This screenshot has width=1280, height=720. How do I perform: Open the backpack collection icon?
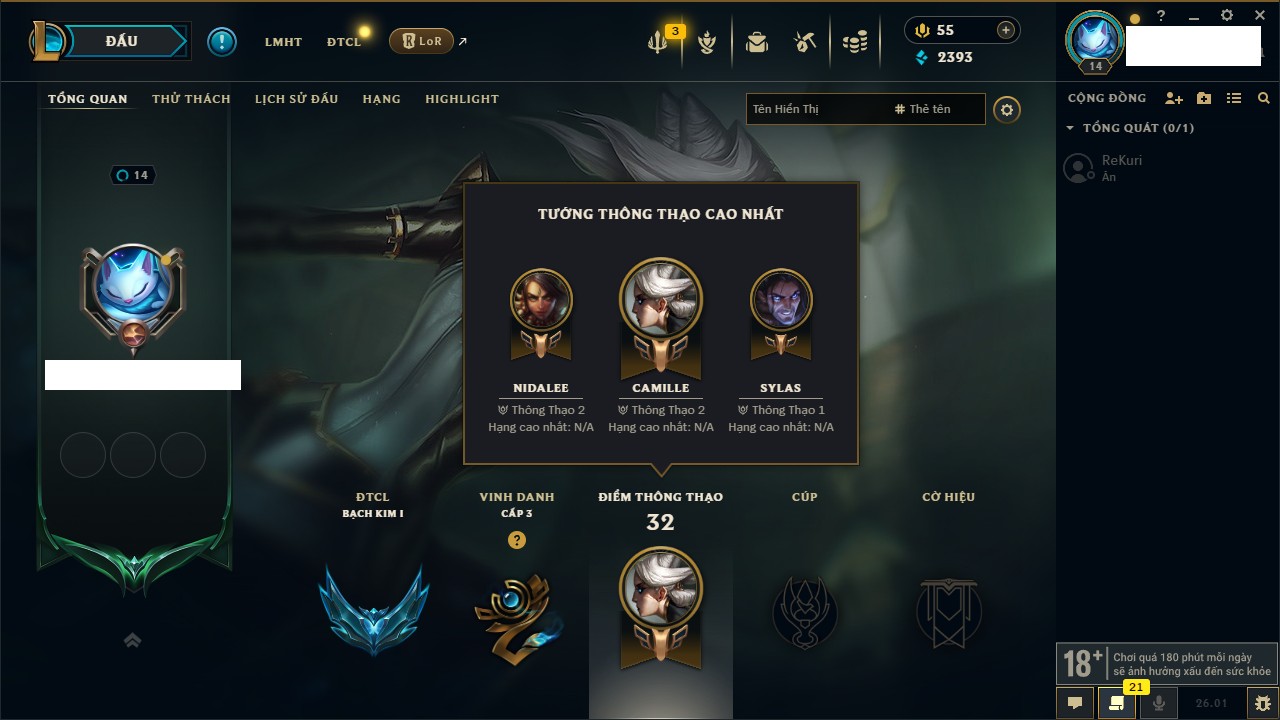point(756,42)
